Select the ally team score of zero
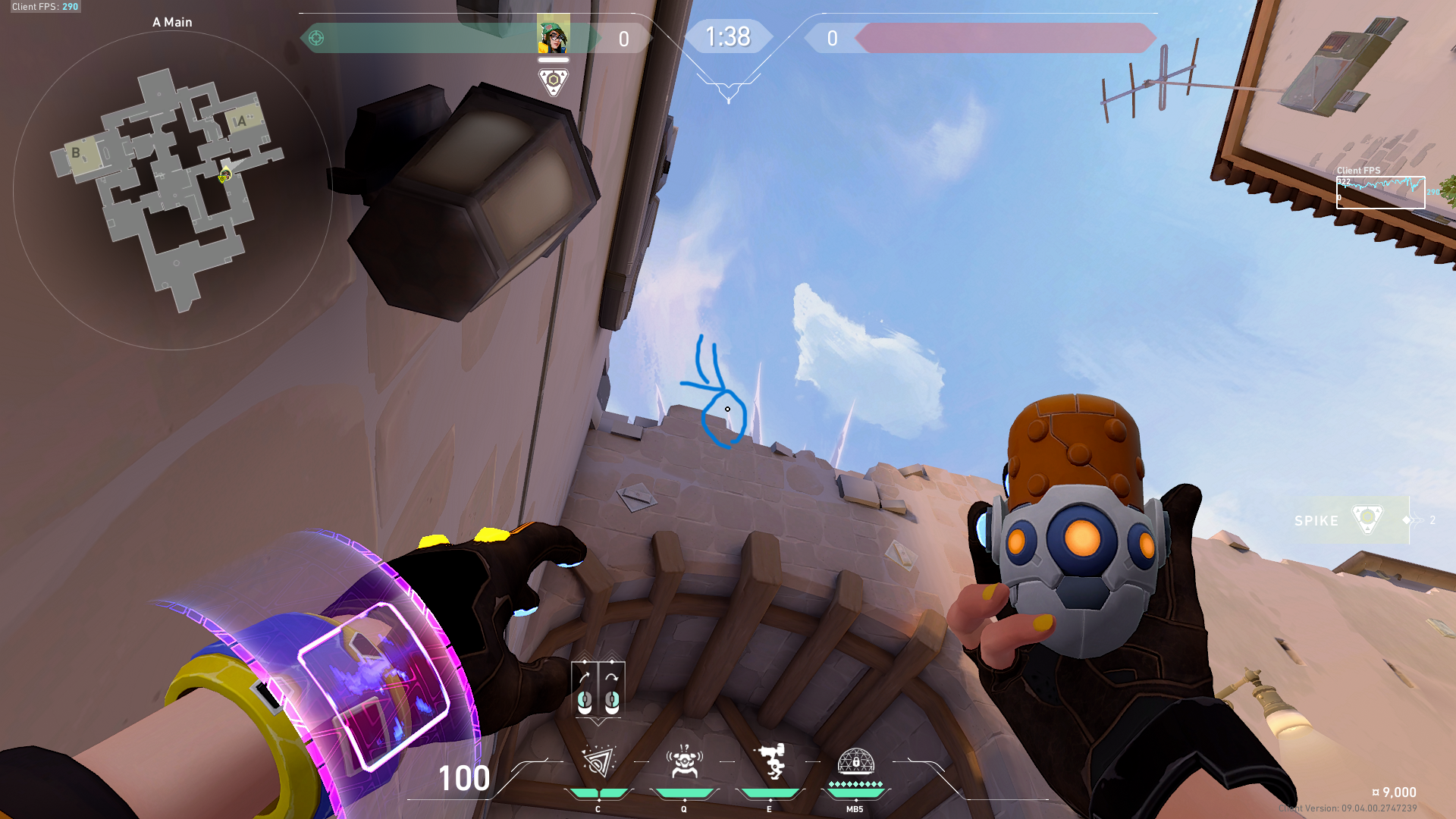The image size is (1456, 819). click(623, 37)
